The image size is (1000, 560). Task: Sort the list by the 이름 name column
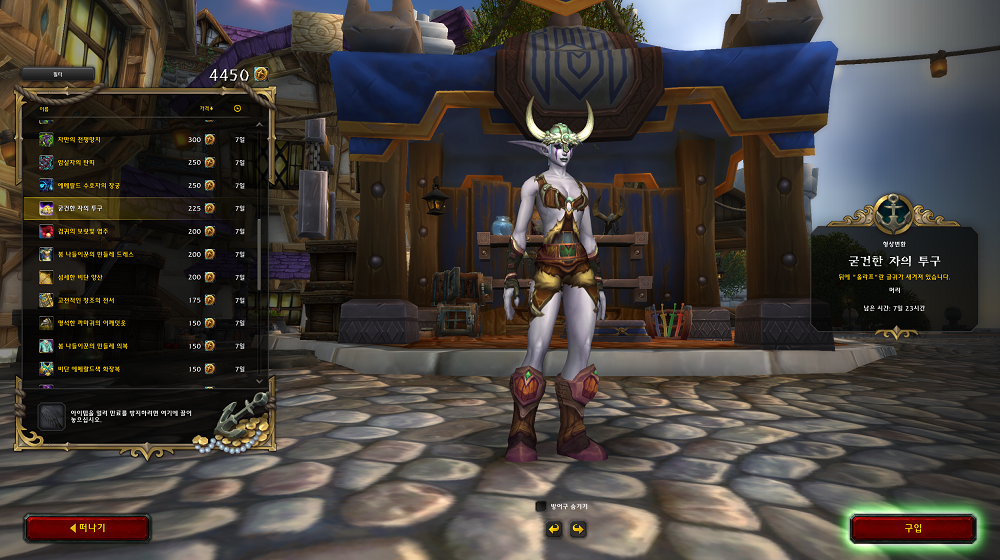(x=44, y=108)
